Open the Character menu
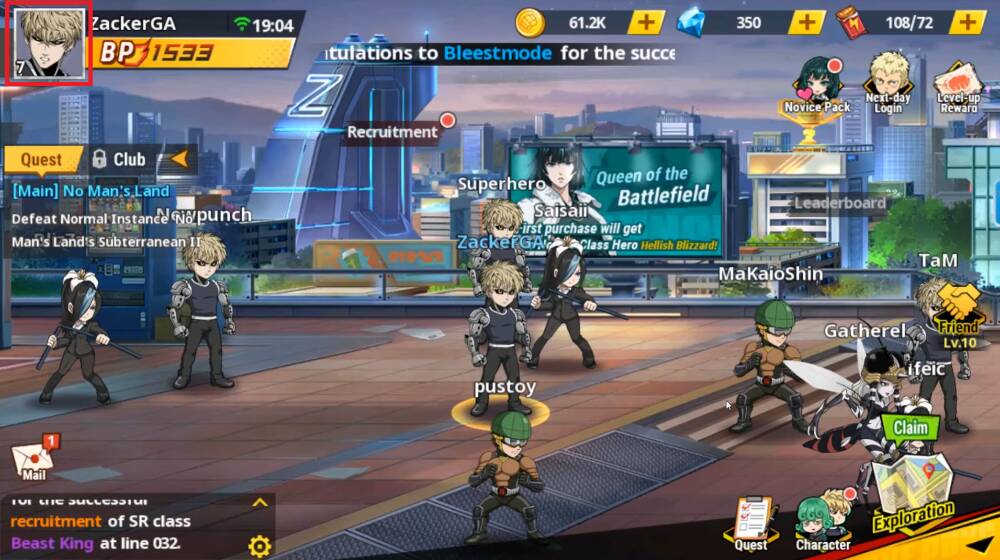 click(x=823, y=521)
